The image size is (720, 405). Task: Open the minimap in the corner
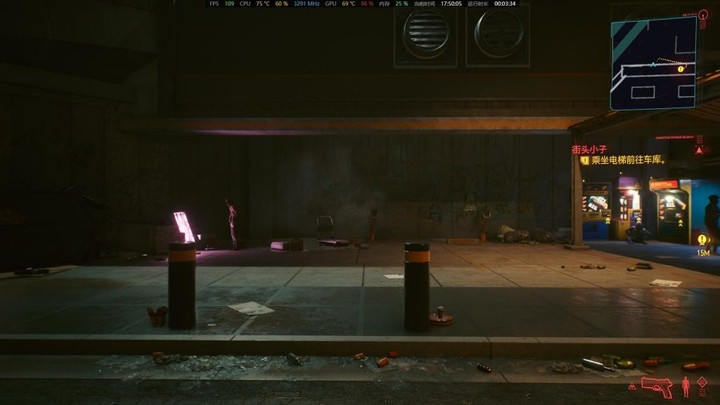pos(653,62)
